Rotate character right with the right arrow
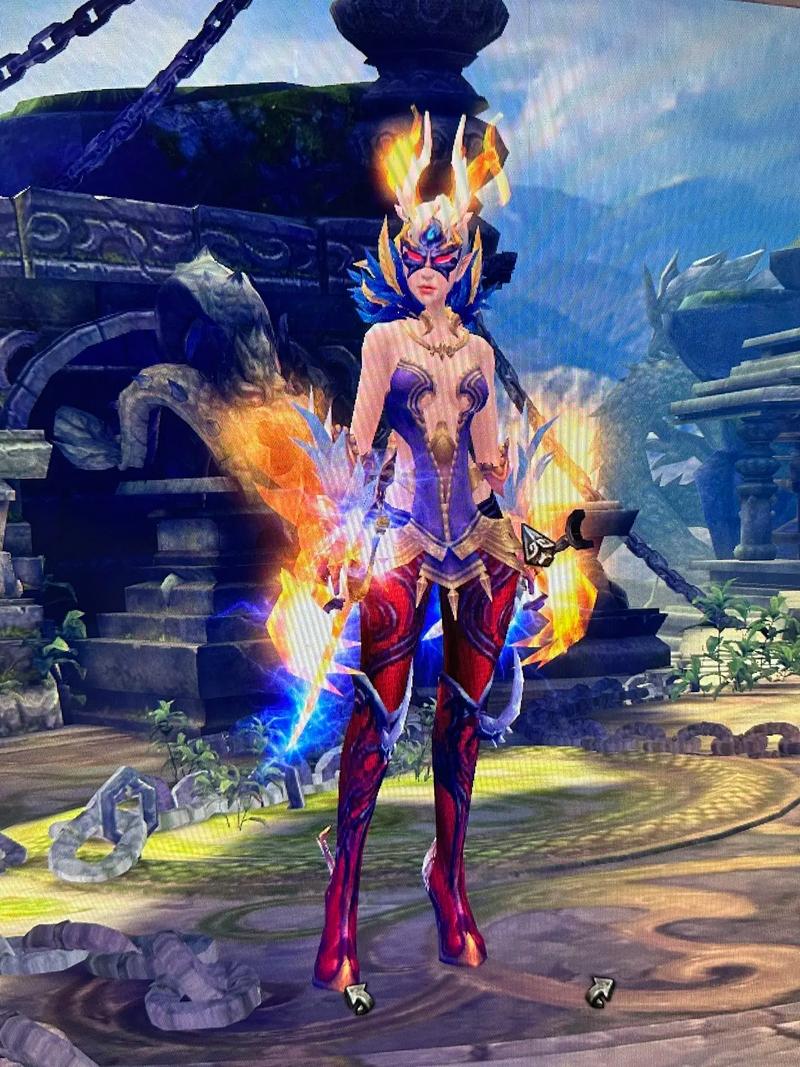 (600, 991)
